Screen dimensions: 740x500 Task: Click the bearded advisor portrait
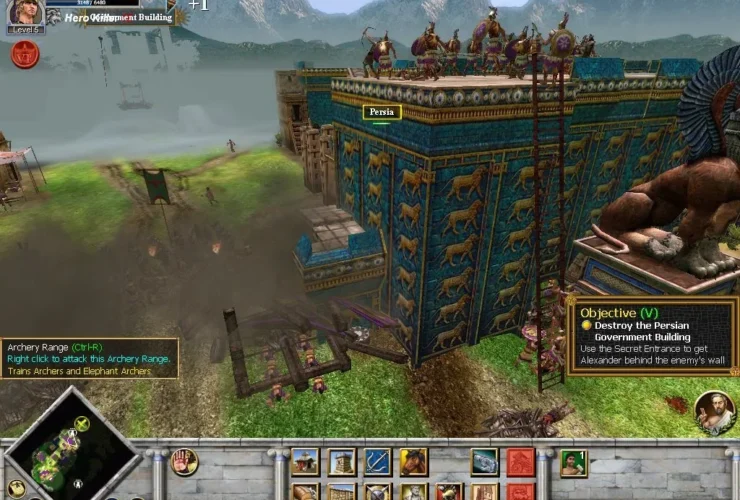pos(715,408)
